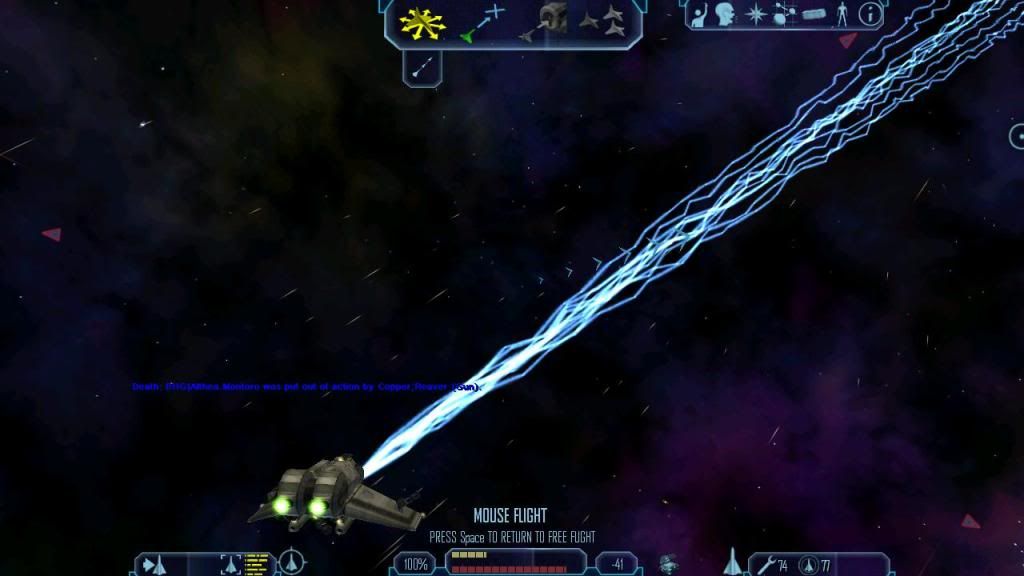This screenshot has width=1024, height=576.
Task: Expand the partial circle button at right edge
Action: coord(1018,136)
